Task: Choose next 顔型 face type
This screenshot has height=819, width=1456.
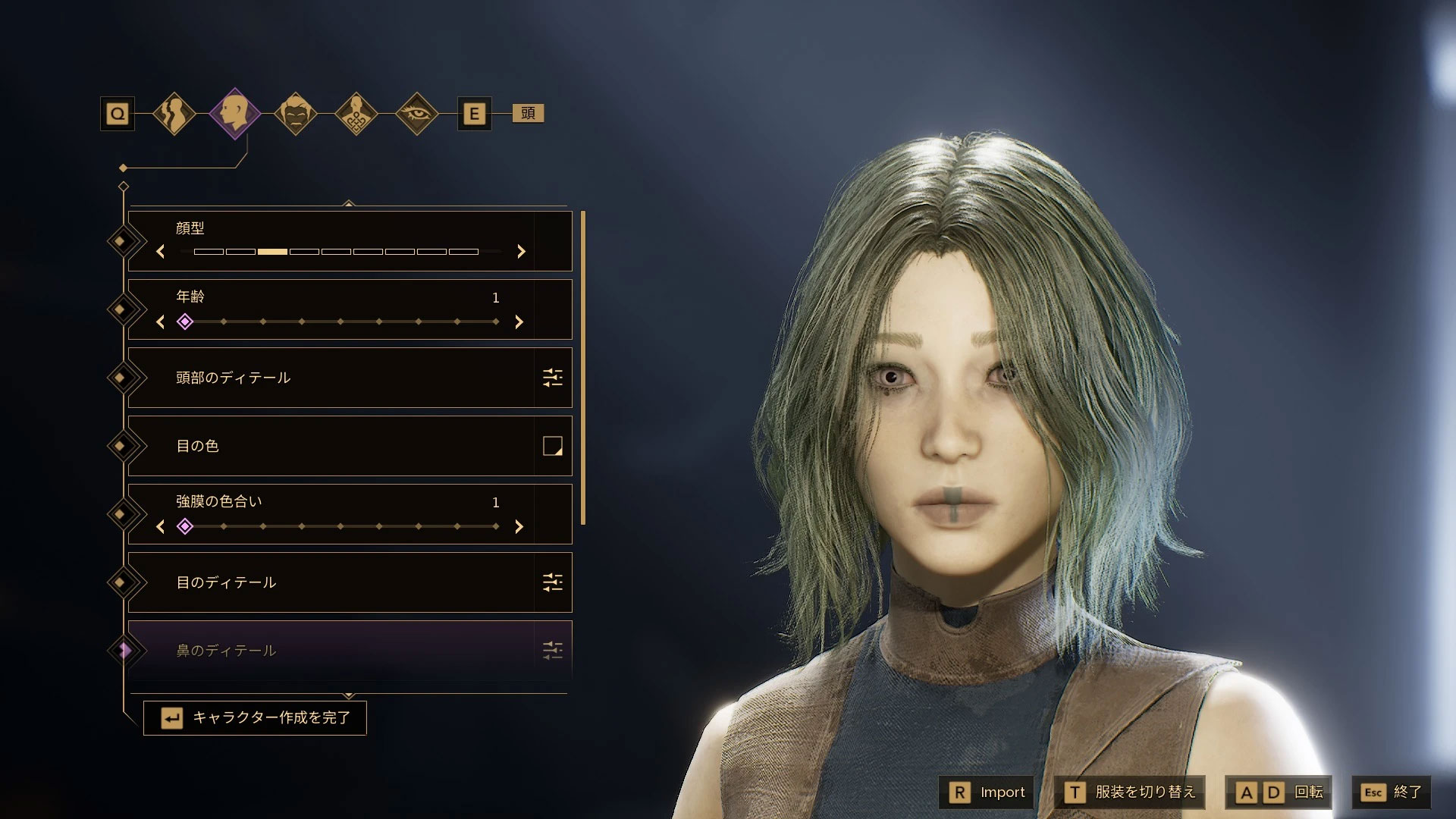Action: click(521, 252)
